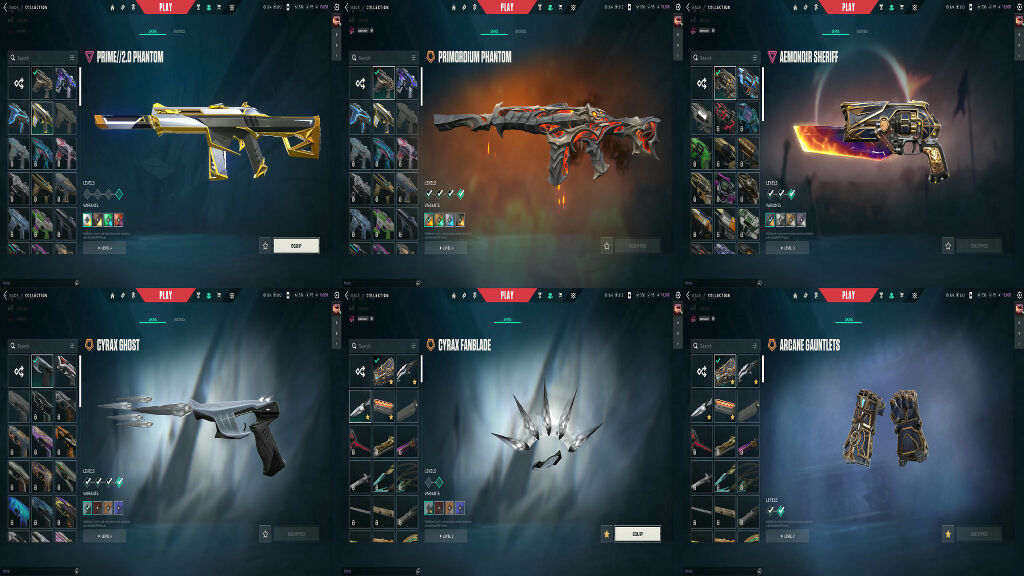Start matchmaking with Play above Cyrax Ghost
This screenshot has width=1024, height=576.
(165, 295)
